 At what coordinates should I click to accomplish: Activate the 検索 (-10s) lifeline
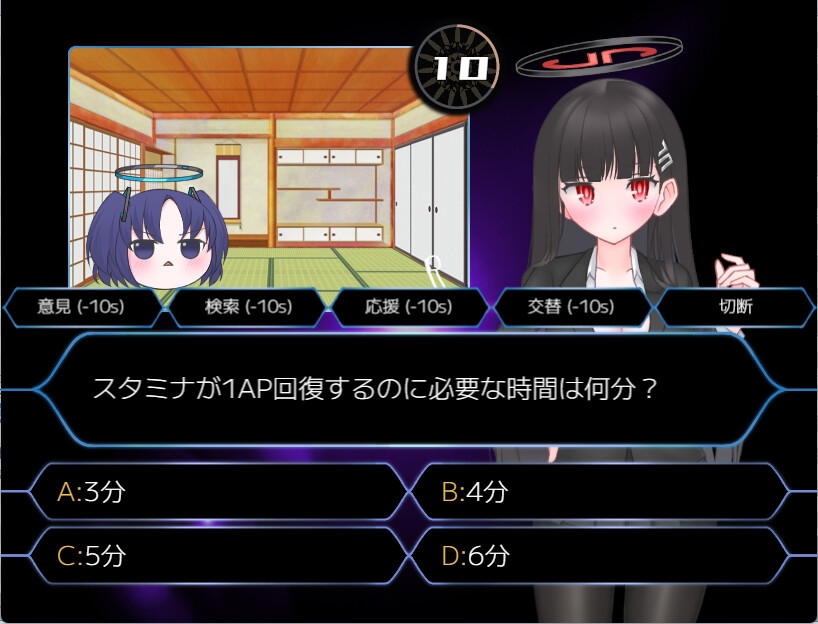(x=247, y=307)
